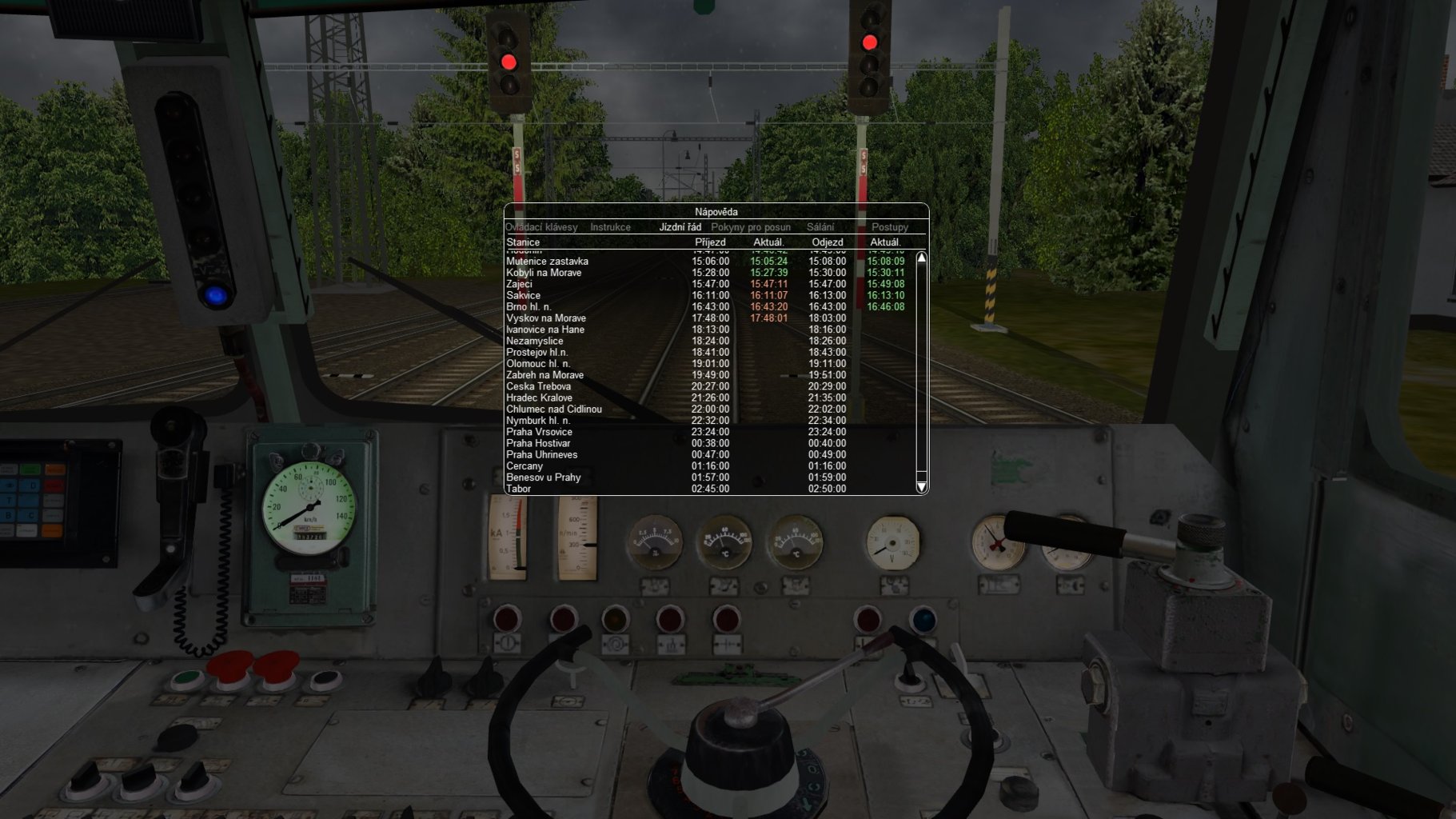Open the Instrukce tab
The height and width of the screenshot is (819, 1456).
610,227
